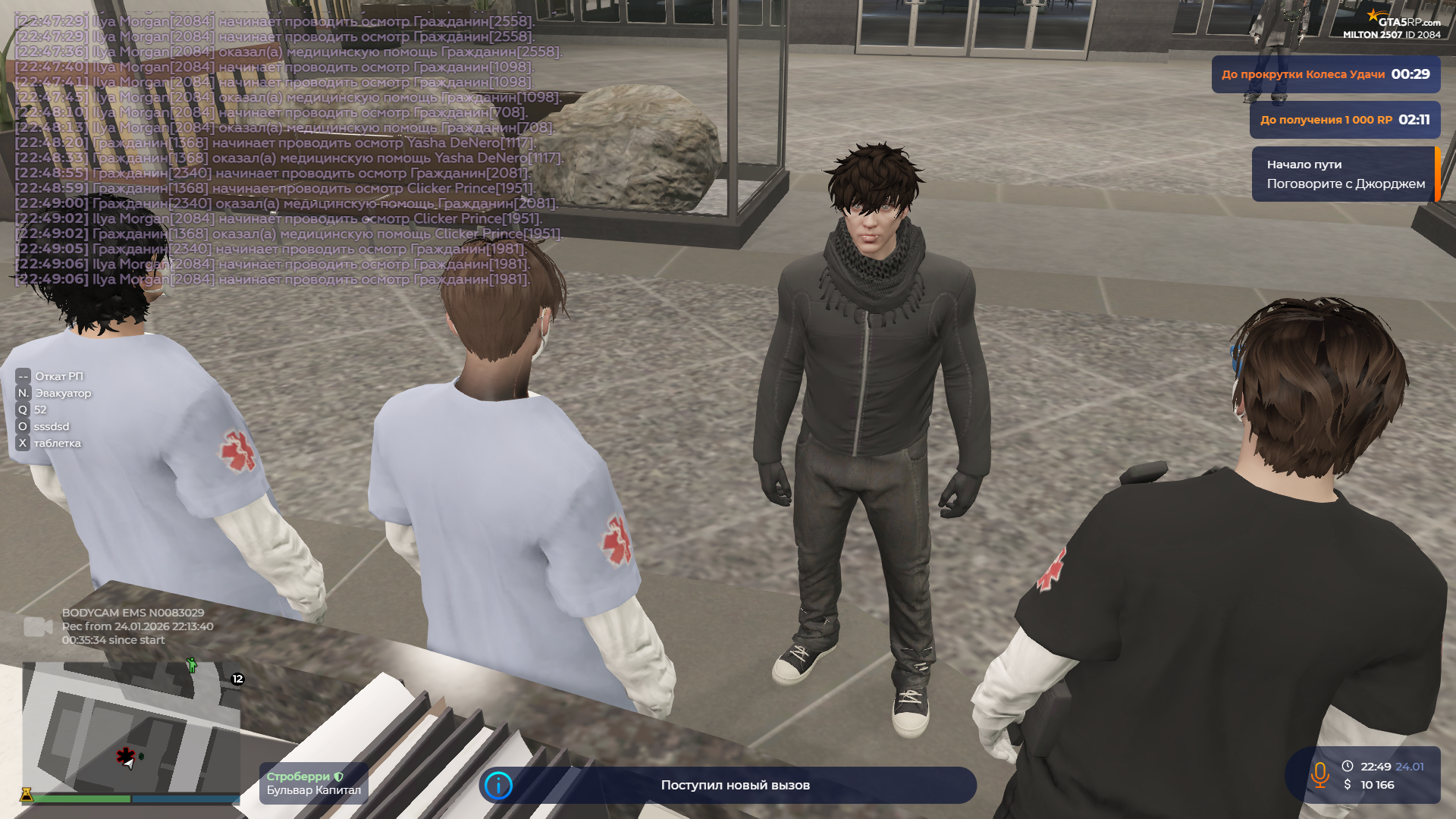
Task: Select the red medical marker on the minimap
Action: coord(125,755)
